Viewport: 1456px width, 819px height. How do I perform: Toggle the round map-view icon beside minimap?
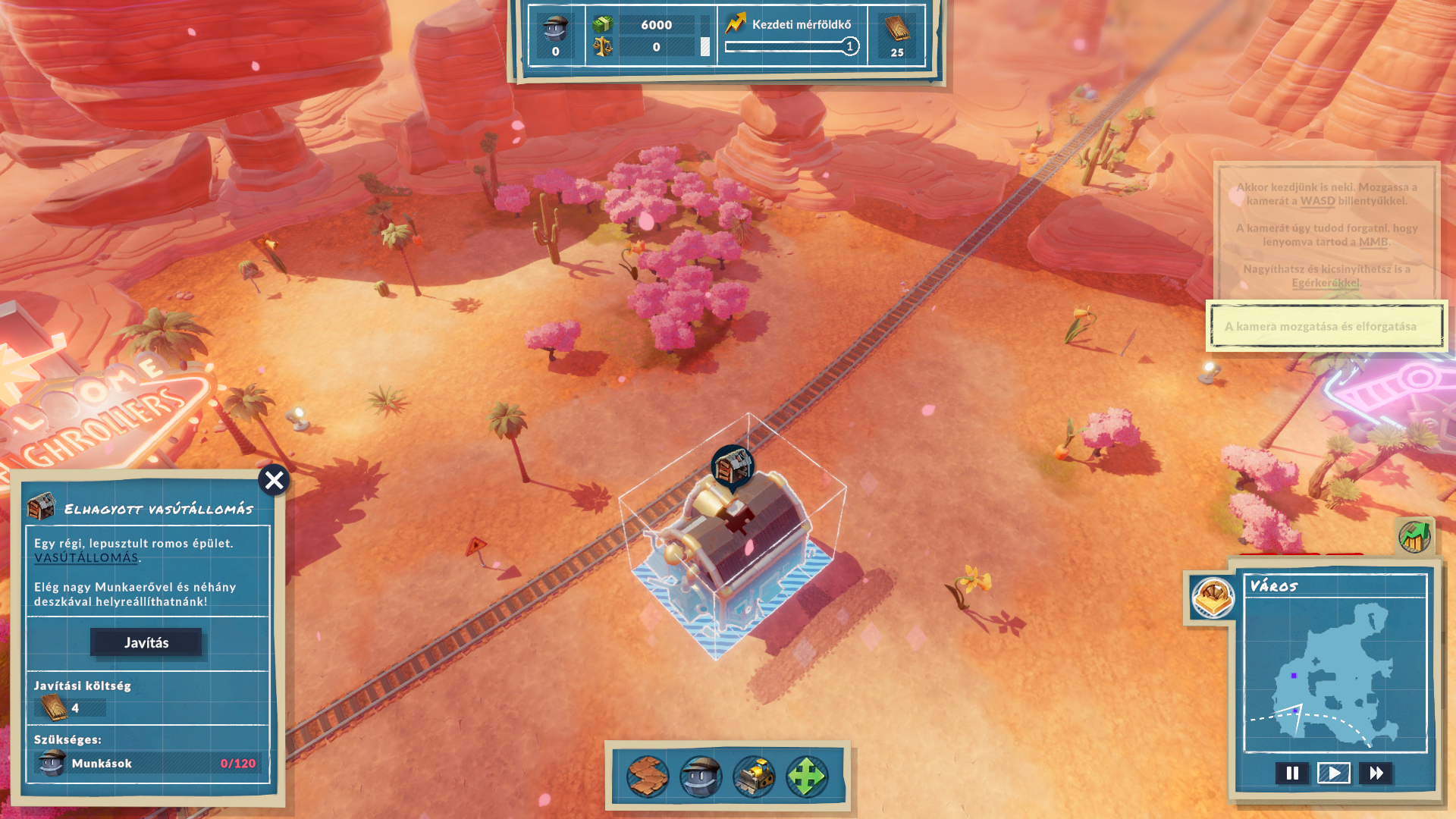pos(1213,598)
